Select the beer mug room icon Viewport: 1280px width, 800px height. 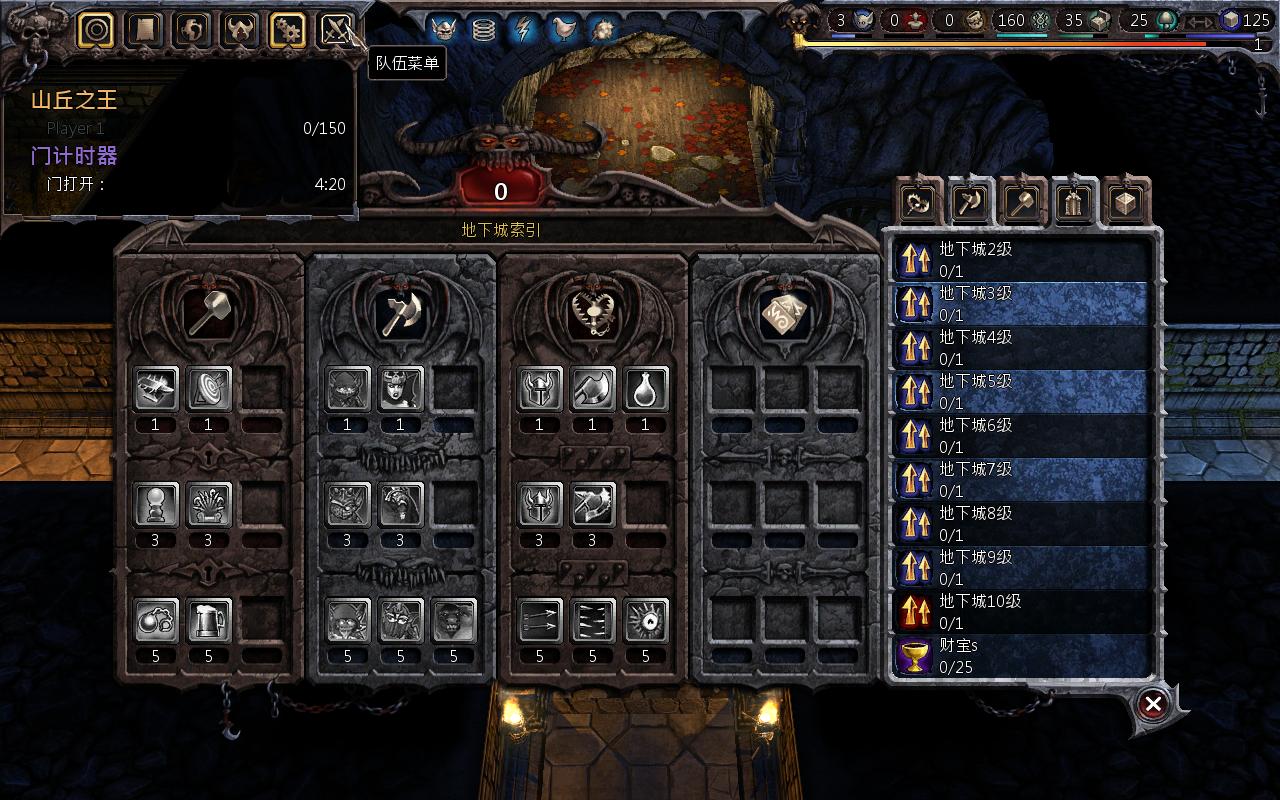tap(209, 621)
